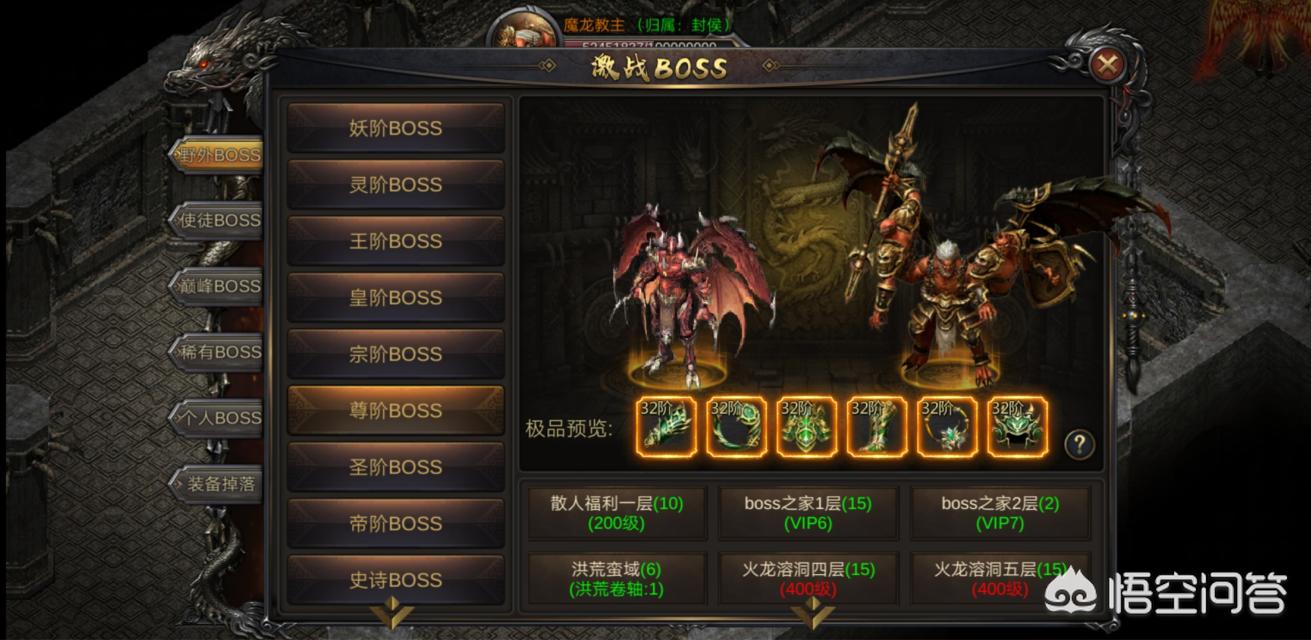Select the 灵阶BOSS tier
Image resolution: width=1311 pixels, height=640 pixels.
pos(396,185)
